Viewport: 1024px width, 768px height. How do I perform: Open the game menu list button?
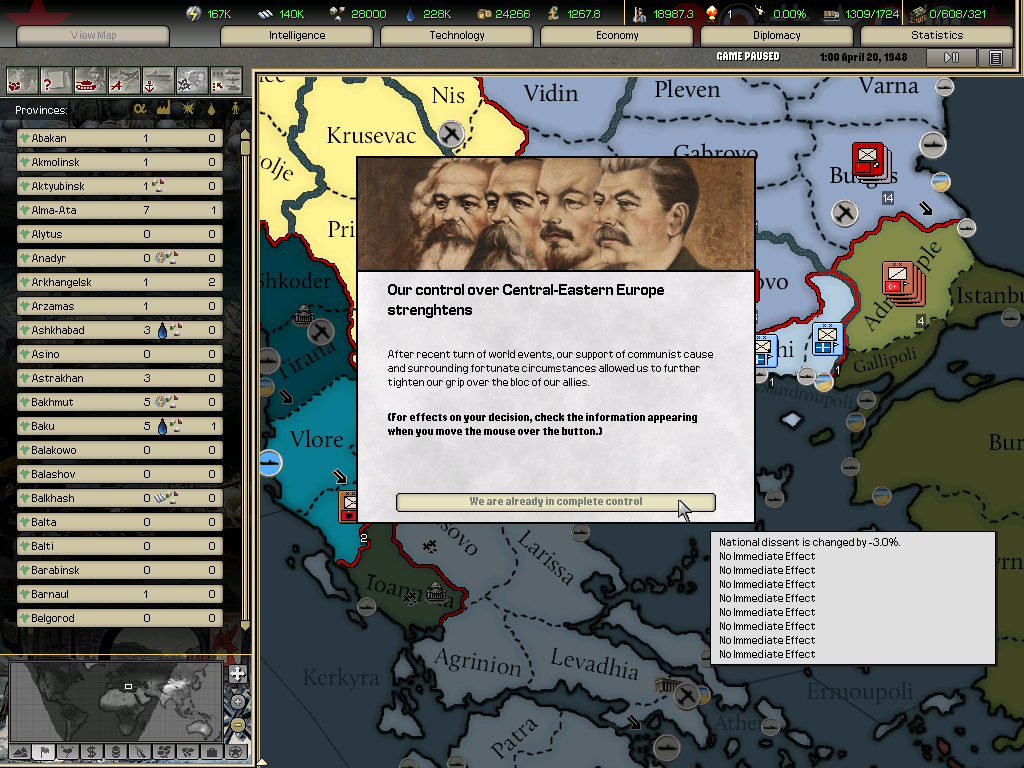(995, 58)
